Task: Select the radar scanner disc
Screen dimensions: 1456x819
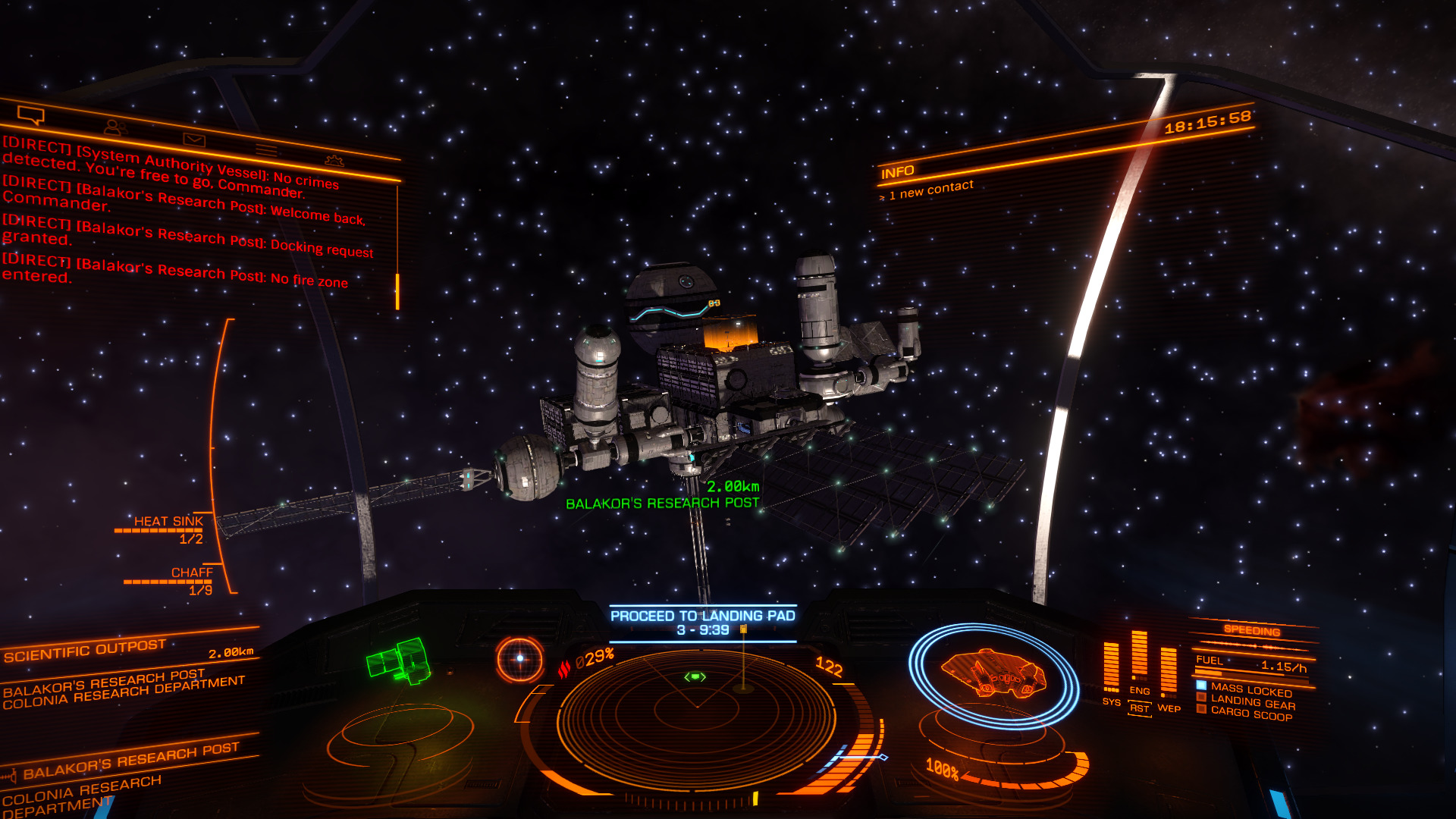Action: [x=696, y=714]
